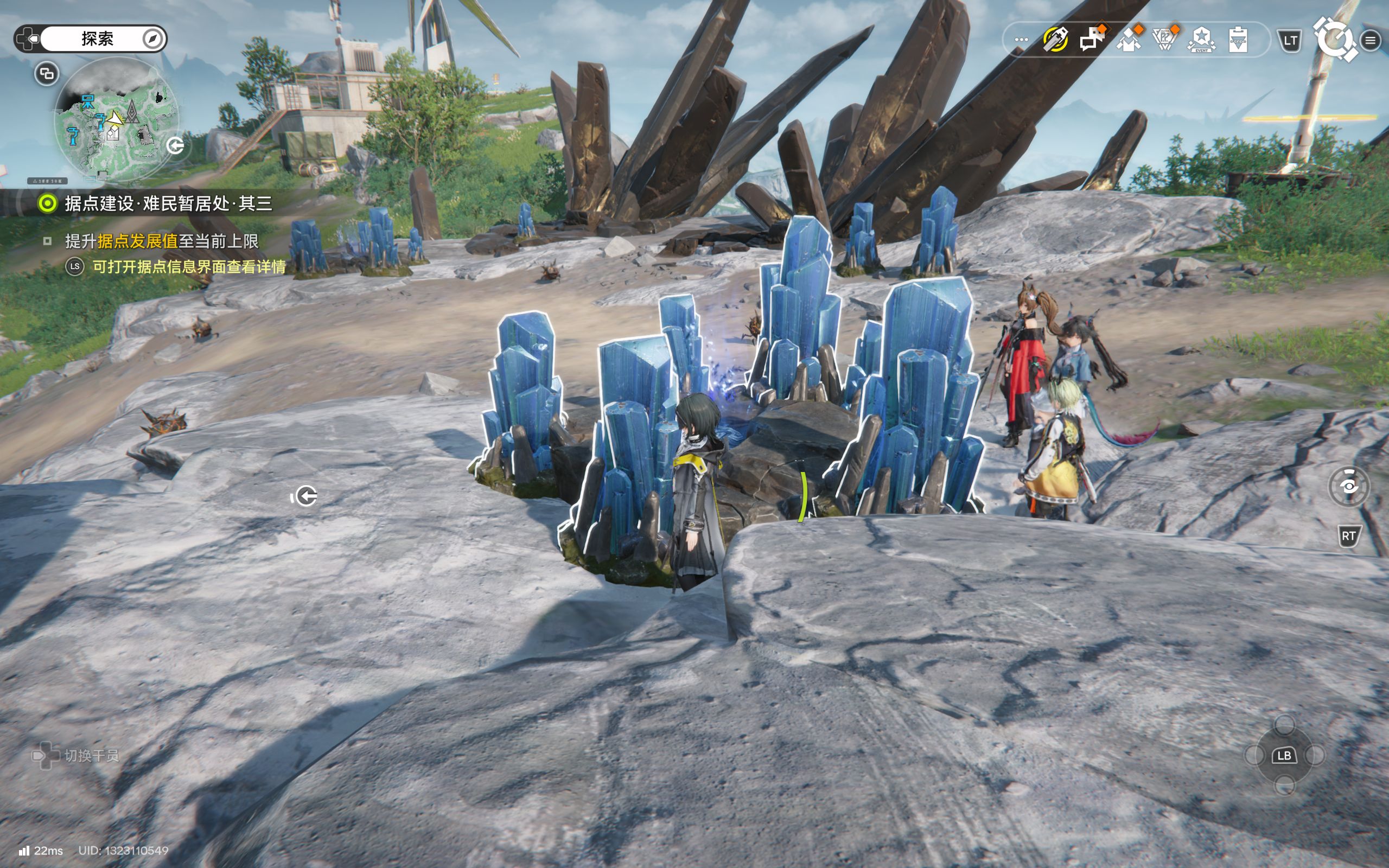Open the 探索 exploration mode selector

(97, 39)
